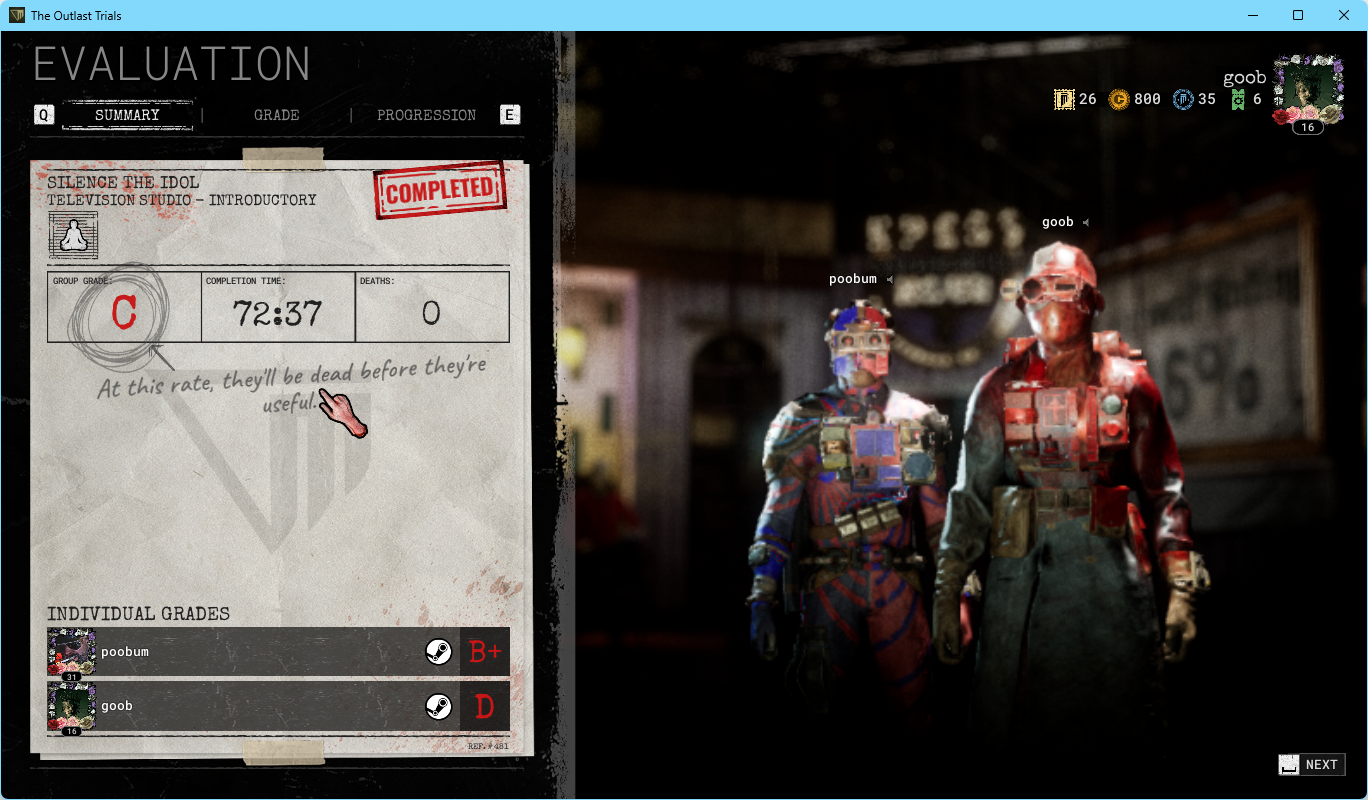This screenshot has height=800, width=1368.
Task: Open the Grade tab
Action: click(x=276, y=115)
